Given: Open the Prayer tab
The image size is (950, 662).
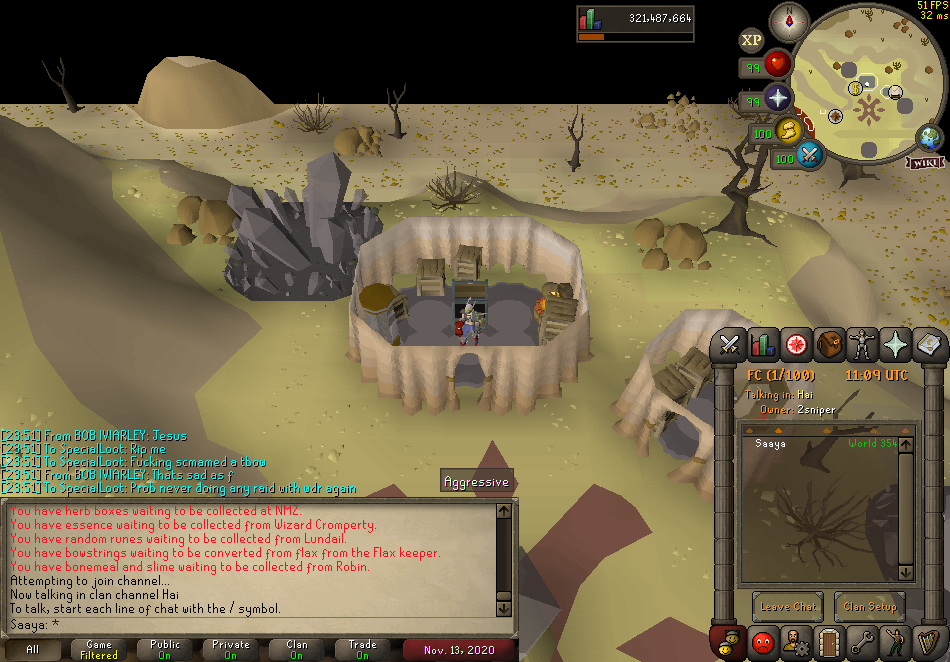Looking at the screenshot, I should [x=894, y=345].
